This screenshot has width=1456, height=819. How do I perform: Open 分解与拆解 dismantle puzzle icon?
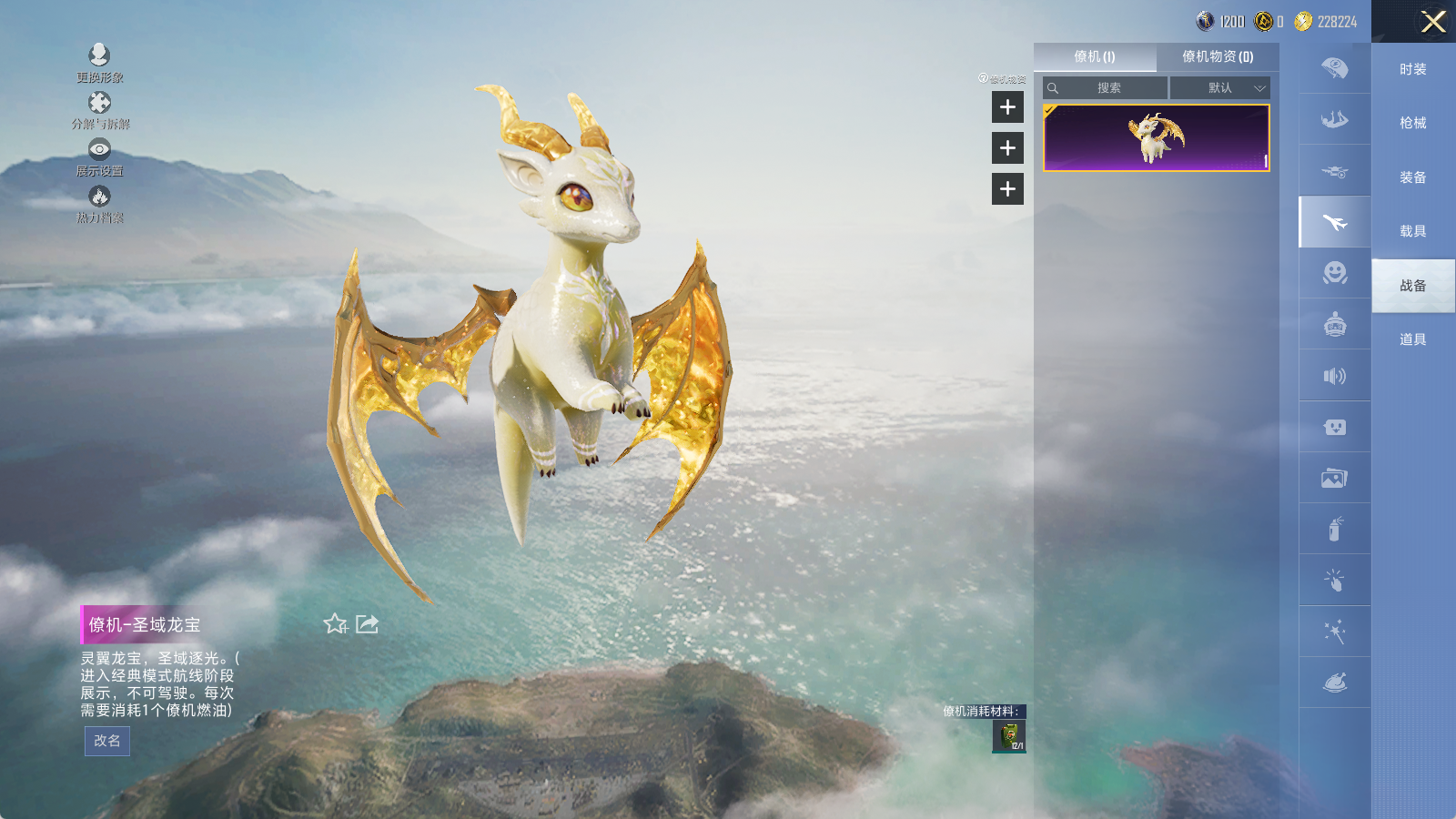tap(99, 108)
